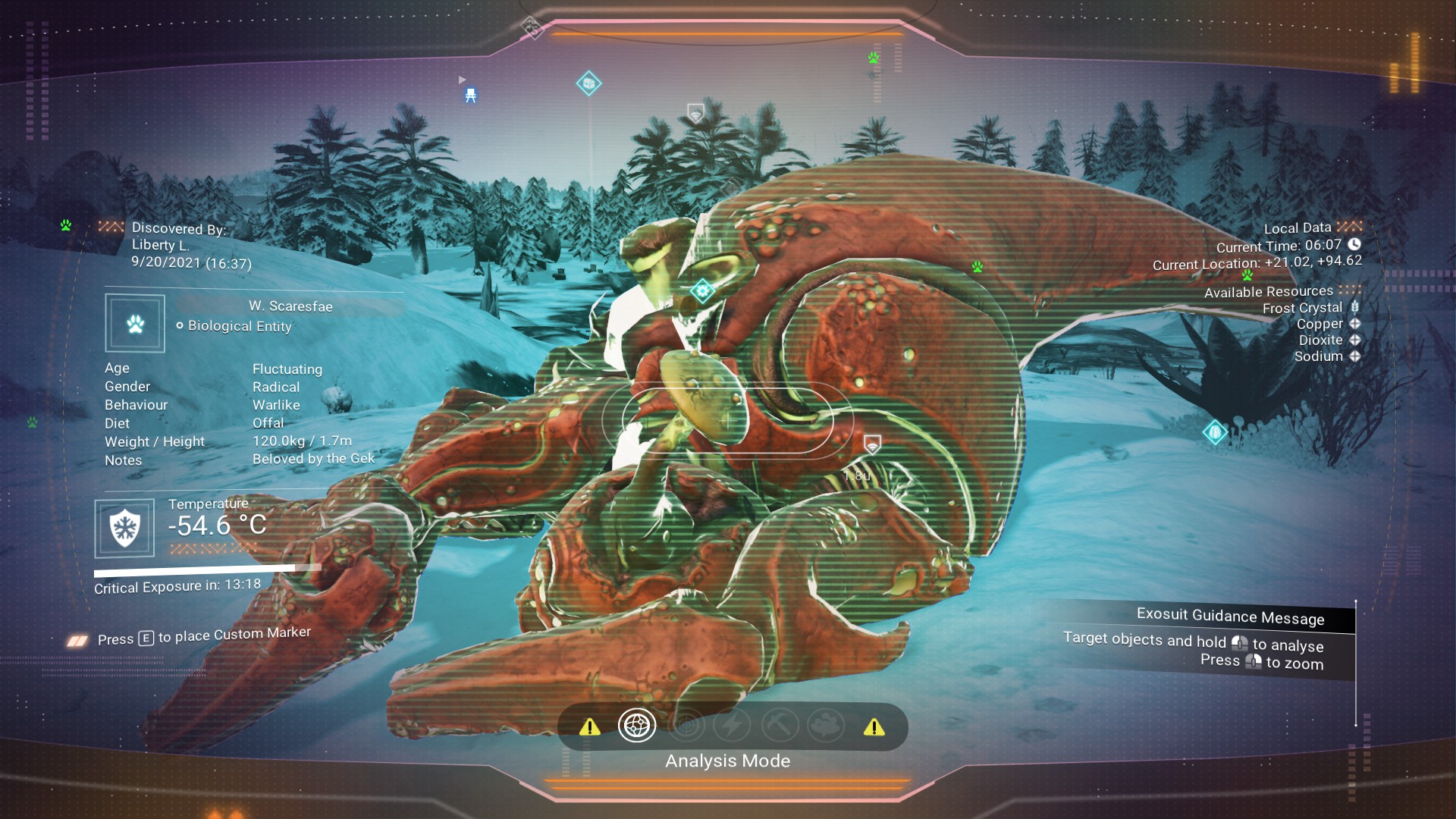Choose the lightning bolt mode icon
Screen dimensions: 1456x819
733,726
